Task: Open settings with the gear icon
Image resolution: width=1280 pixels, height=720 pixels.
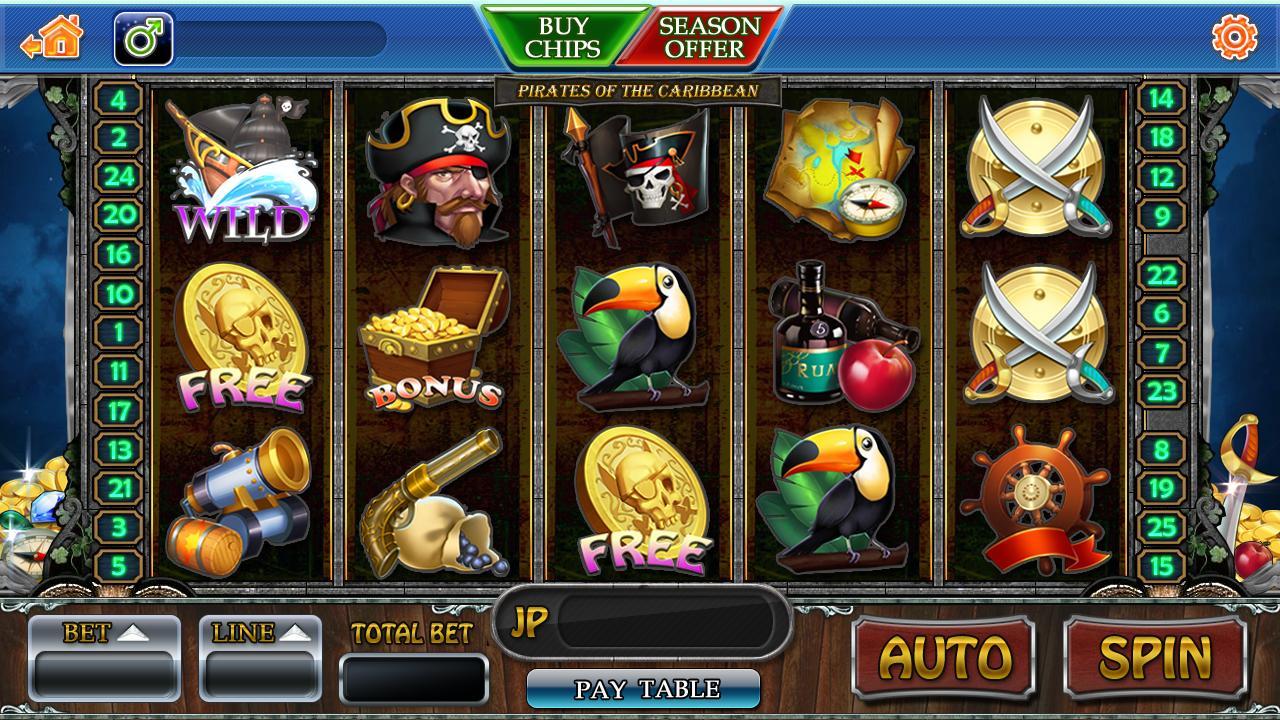Action: [x=1234, y=38]
